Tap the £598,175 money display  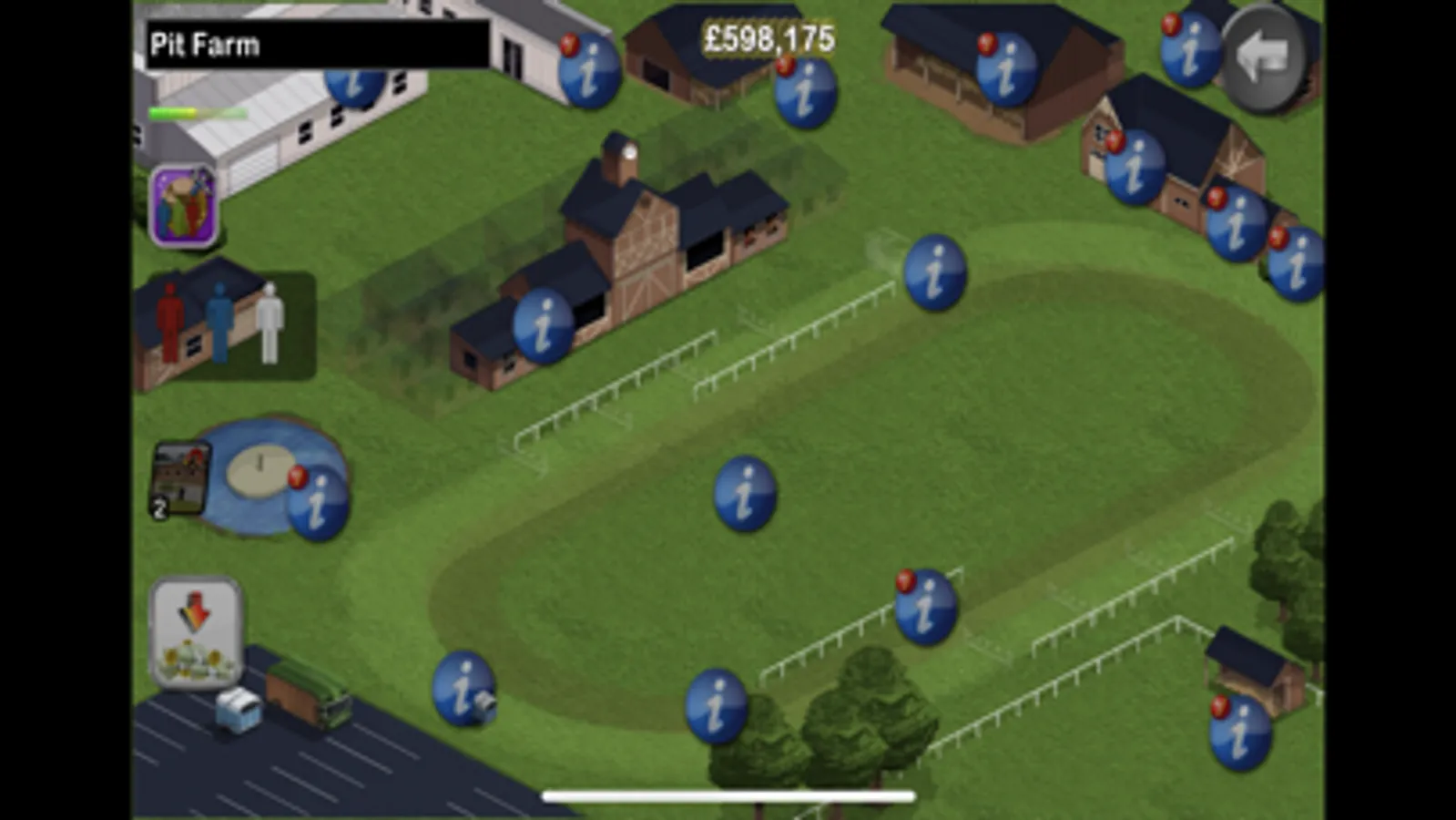pyautogui.click(x=768, y=38)
